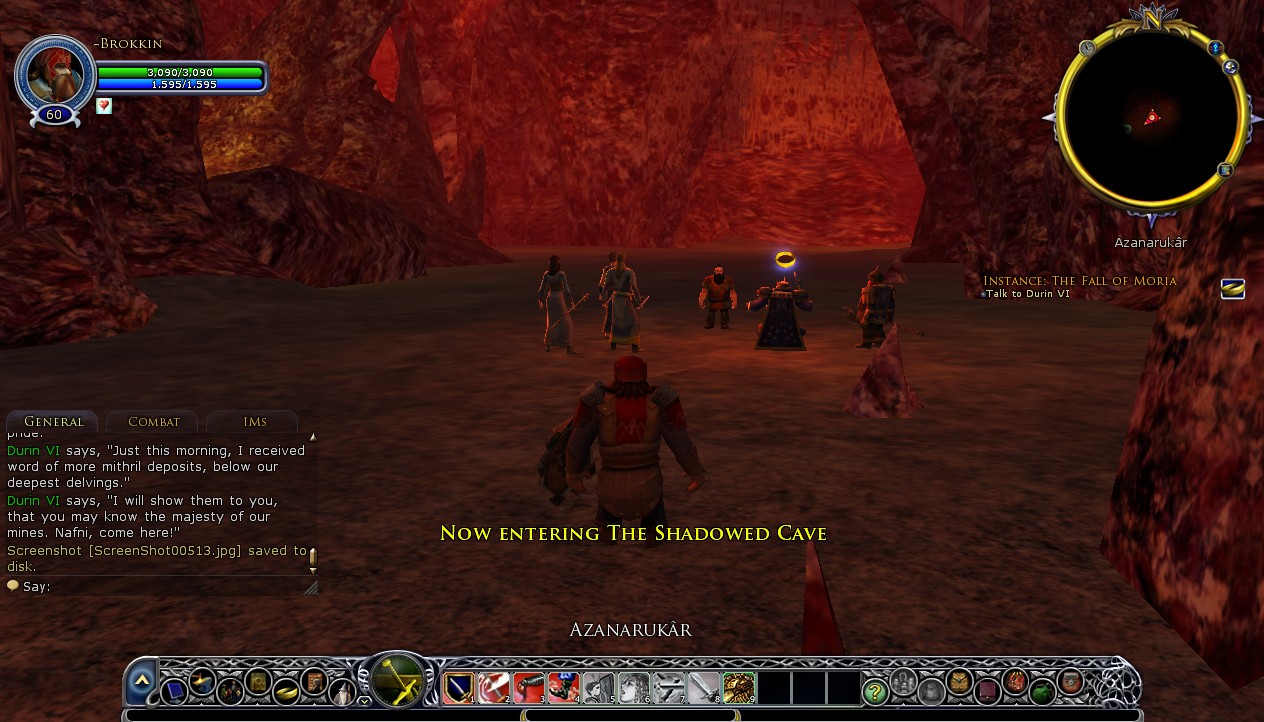The image size is (1264, 722).
Task: Open the green apple bag icon
Action: click(1042, 691)
